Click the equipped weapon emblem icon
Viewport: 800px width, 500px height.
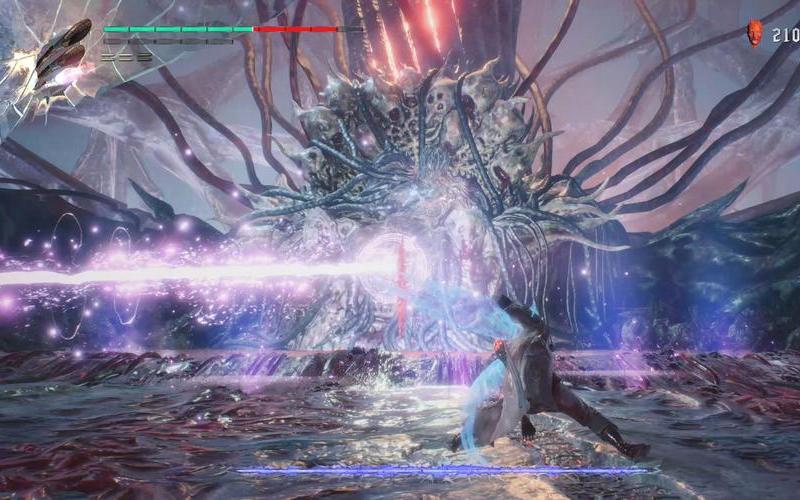[x=62, y=57]
